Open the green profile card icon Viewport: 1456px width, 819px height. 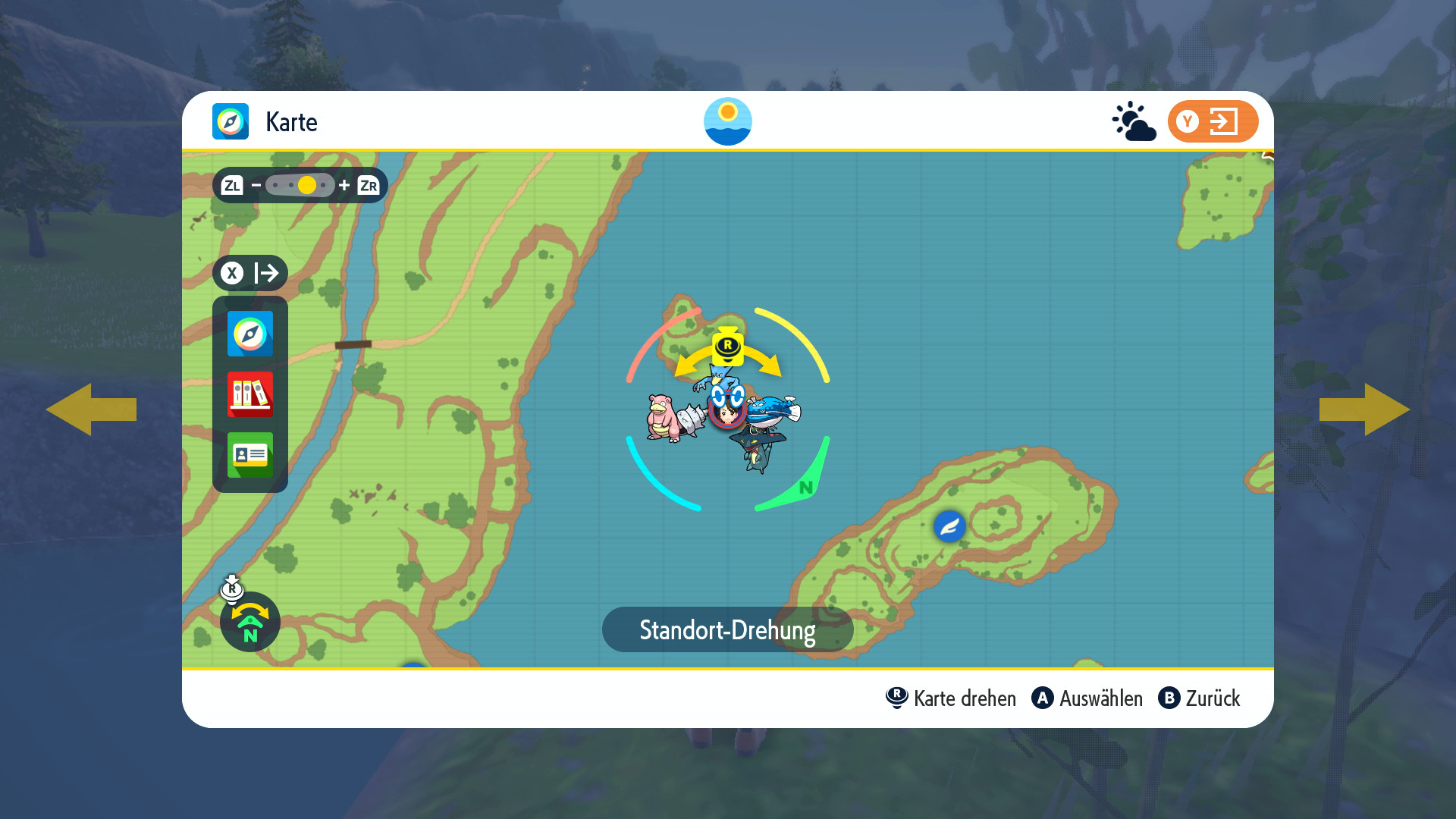(x=250, y=455)
